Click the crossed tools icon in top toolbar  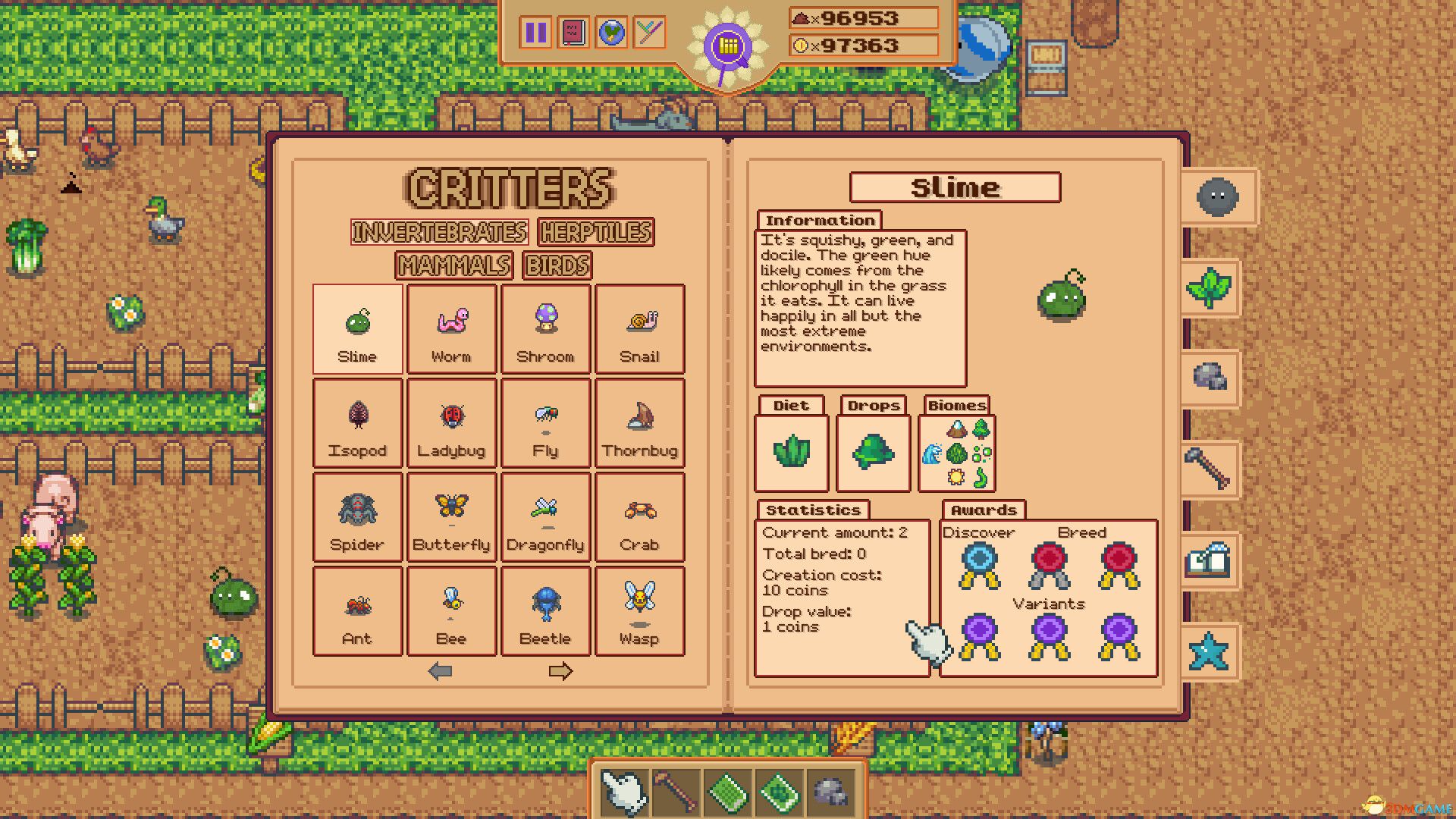[649, 33]
